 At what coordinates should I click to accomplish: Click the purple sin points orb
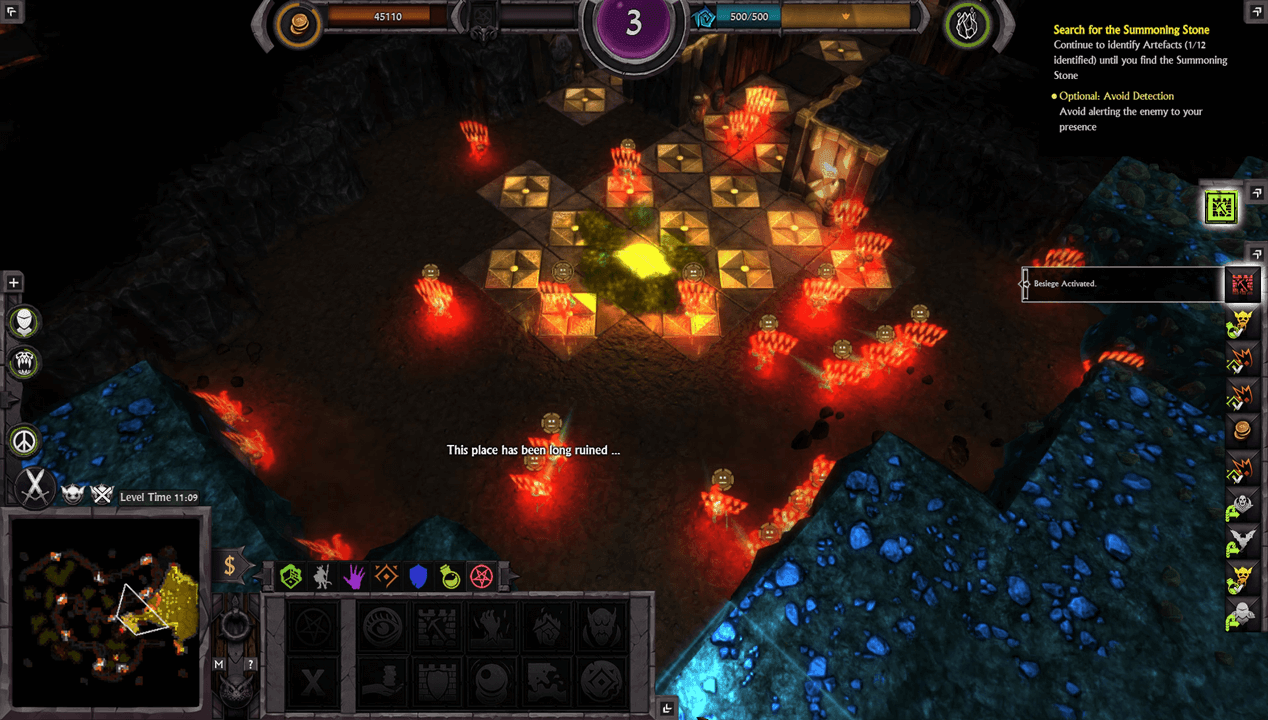pos(633,24)
